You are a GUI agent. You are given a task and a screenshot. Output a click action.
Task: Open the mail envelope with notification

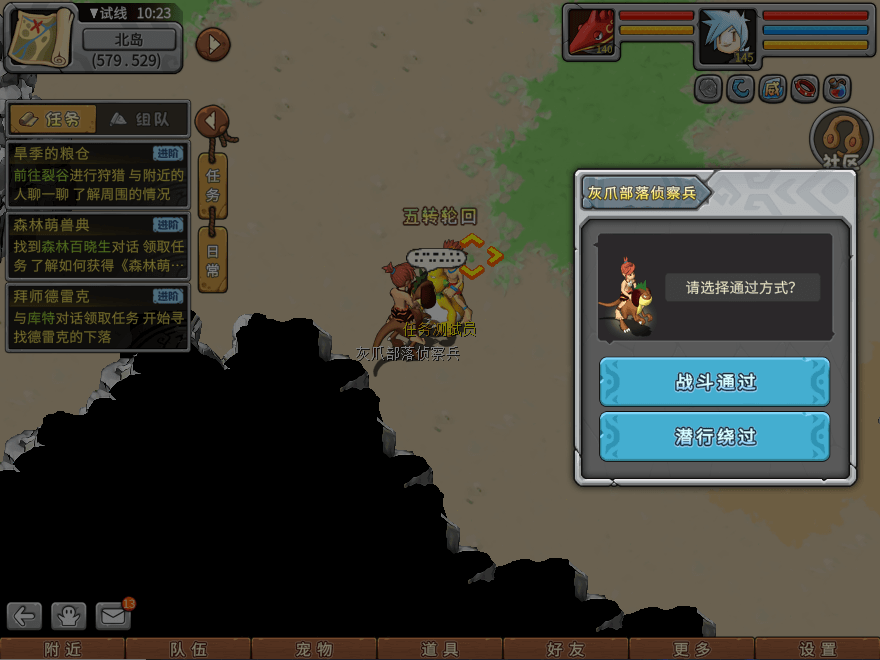click(x=114, y=615)
